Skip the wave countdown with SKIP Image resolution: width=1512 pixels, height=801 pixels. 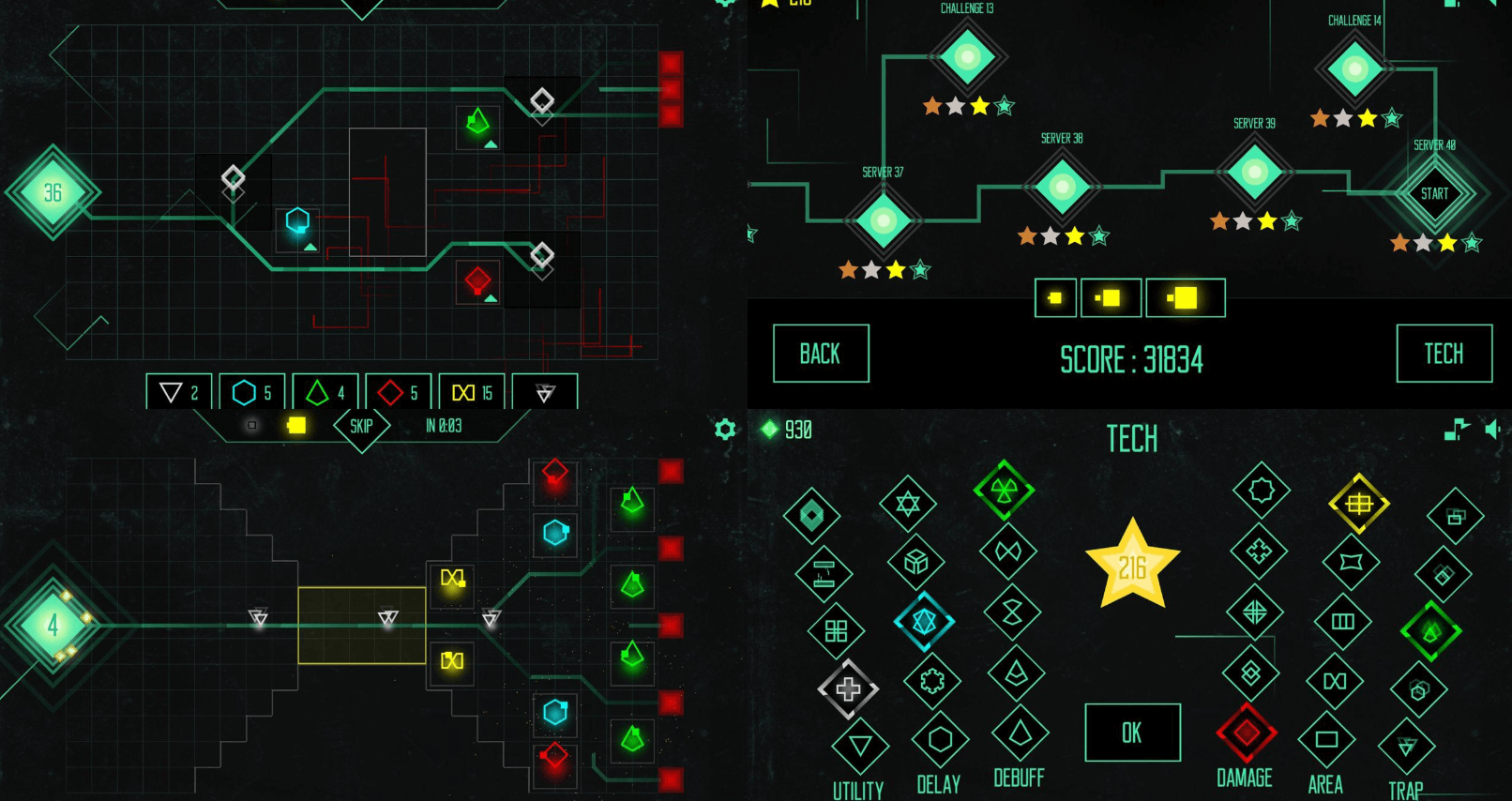click(361, 427)
